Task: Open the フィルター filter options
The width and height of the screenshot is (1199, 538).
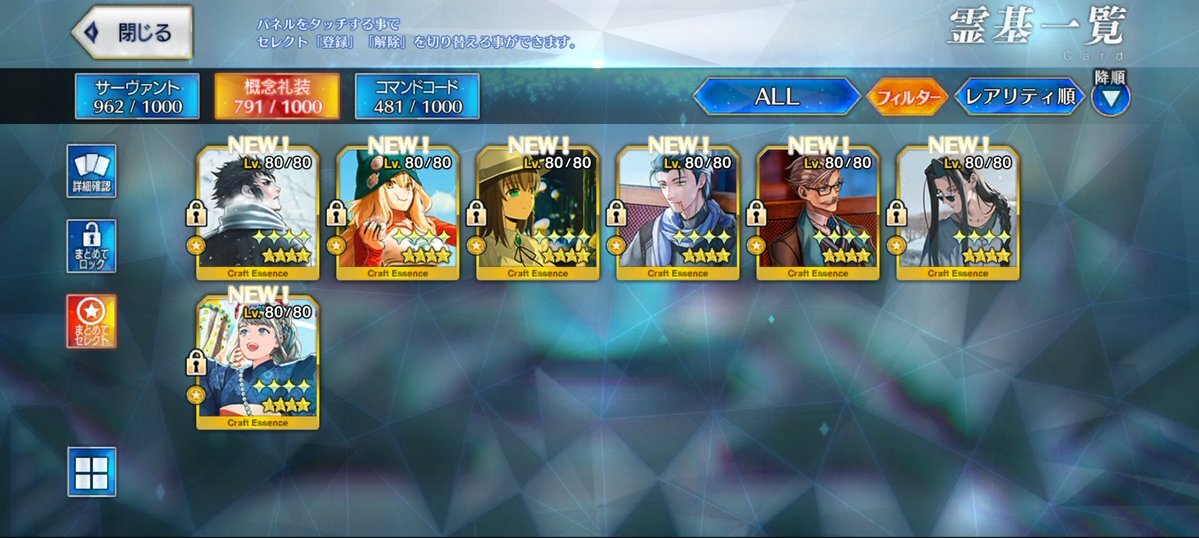Action: [907, 97]
